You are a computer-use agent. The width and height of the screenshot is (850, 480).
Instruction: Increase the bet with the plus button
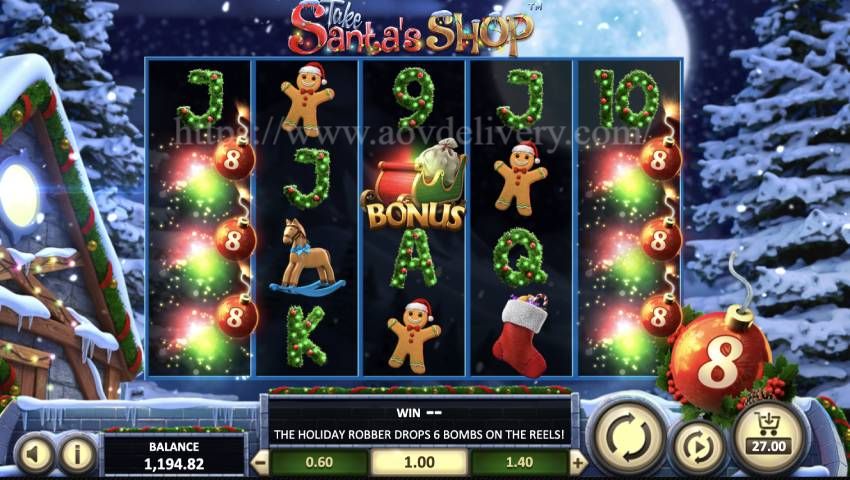(577, 462)
